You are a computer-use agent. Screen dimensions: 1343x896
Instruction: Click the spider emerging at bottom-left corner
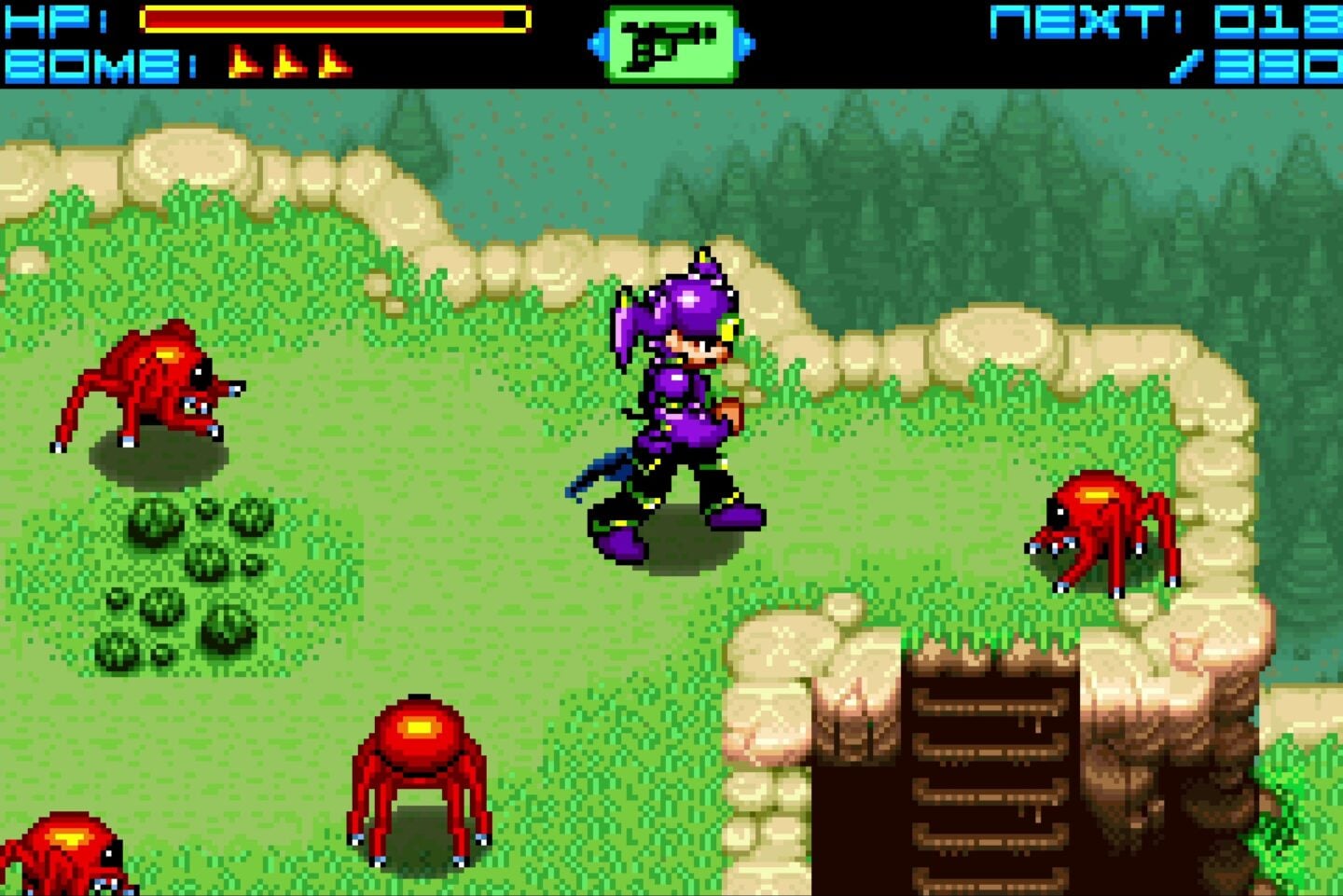pyautogui.click(x=65, y=848)
